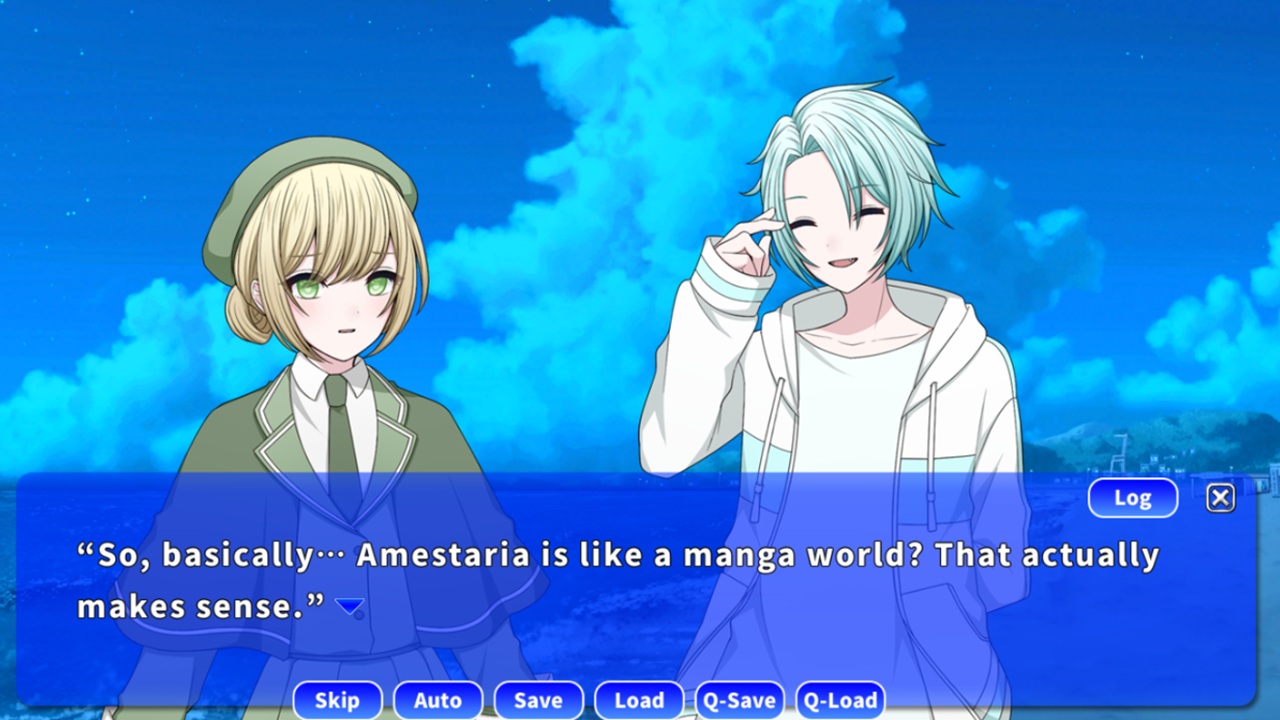Open the Load screen
Viewport: 1280px width, 720px height.
click(x=638, y=700)
